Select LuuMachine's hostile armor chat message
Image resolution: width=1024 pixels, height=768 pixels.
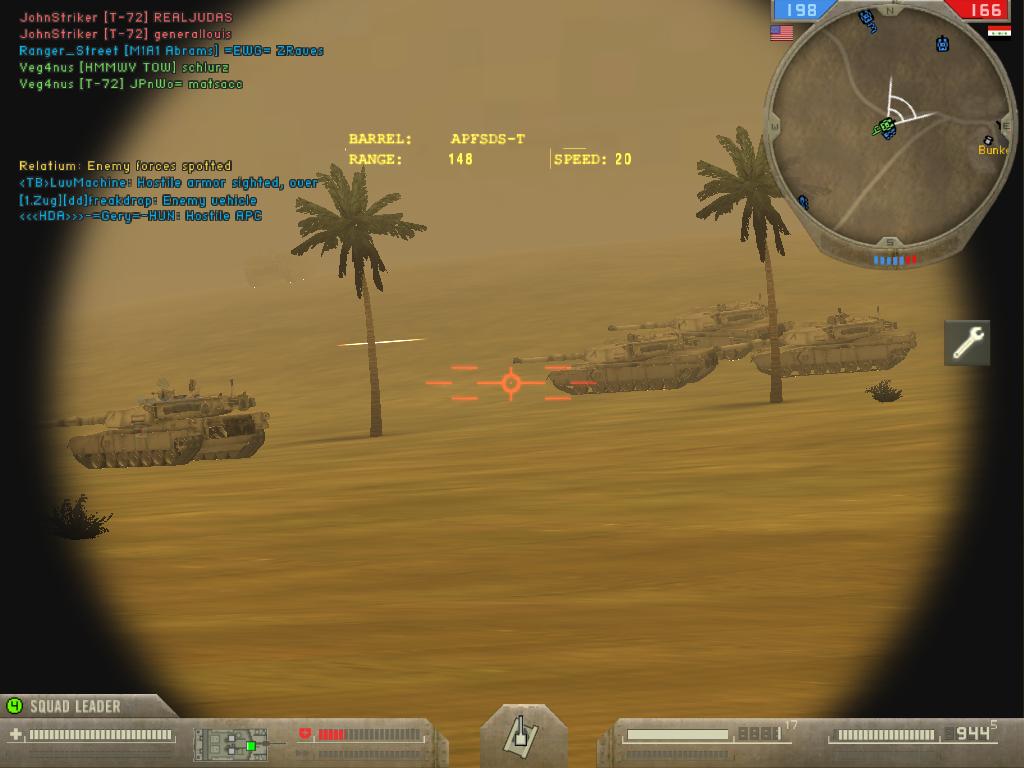click(169, 183)
